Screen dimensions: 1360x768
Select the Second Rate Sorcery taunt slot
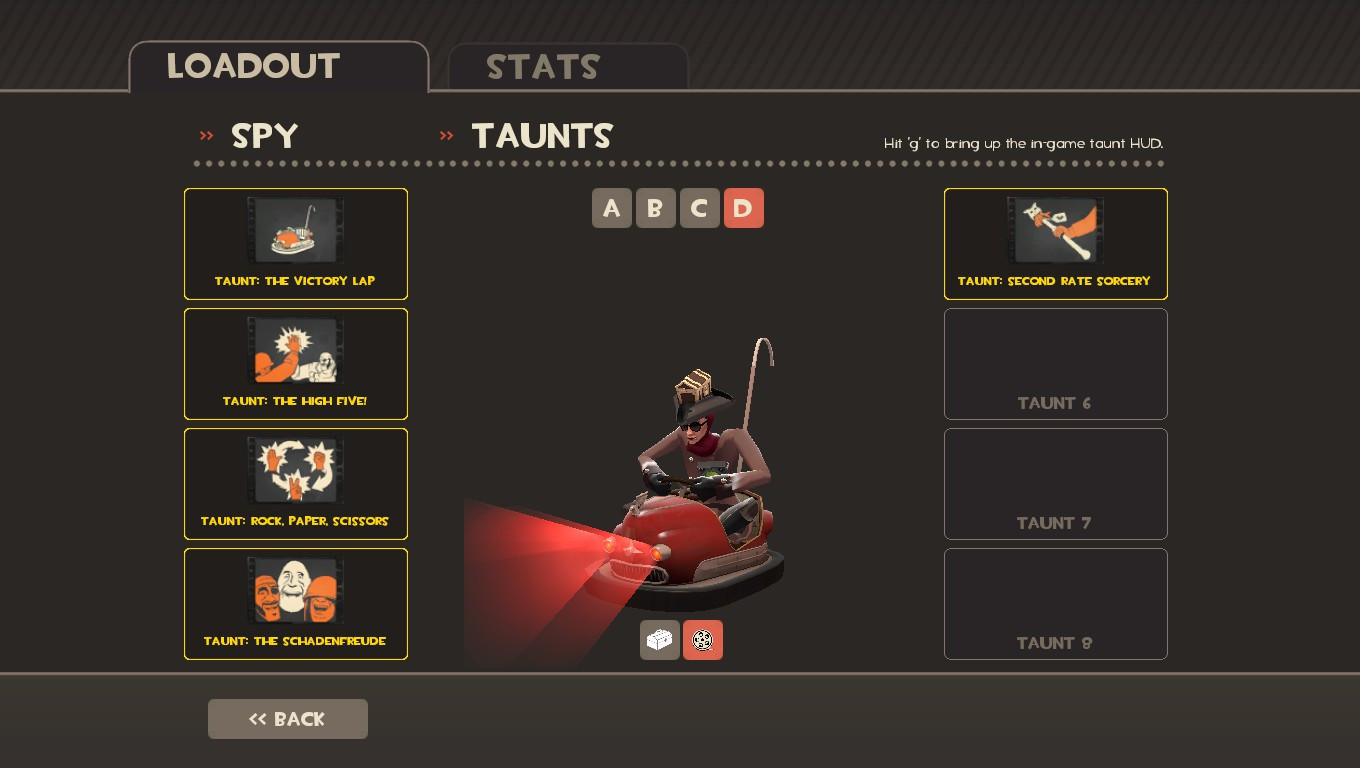[1056, 244]
